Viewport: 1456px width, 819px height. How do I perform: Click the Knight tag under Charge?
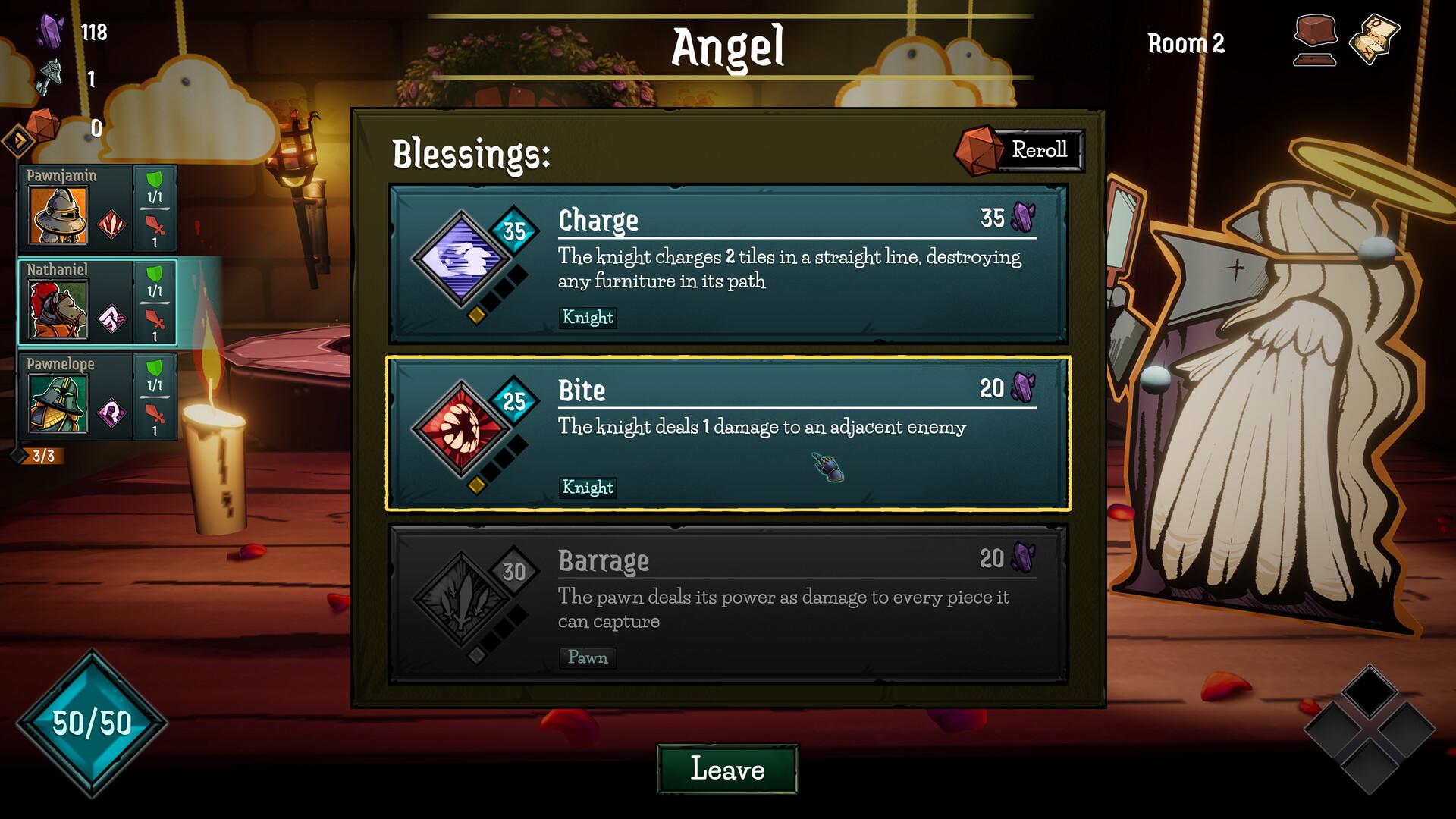point(587,318)
